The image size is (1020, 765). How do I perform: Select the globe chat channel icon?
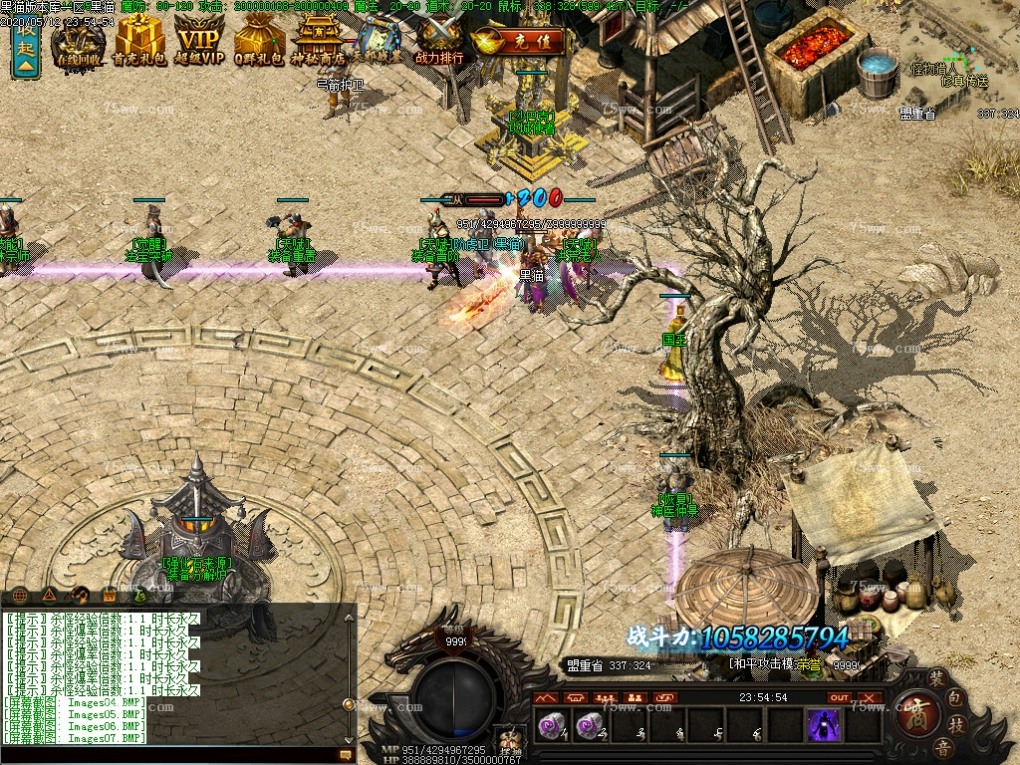(x=21, y=596)
